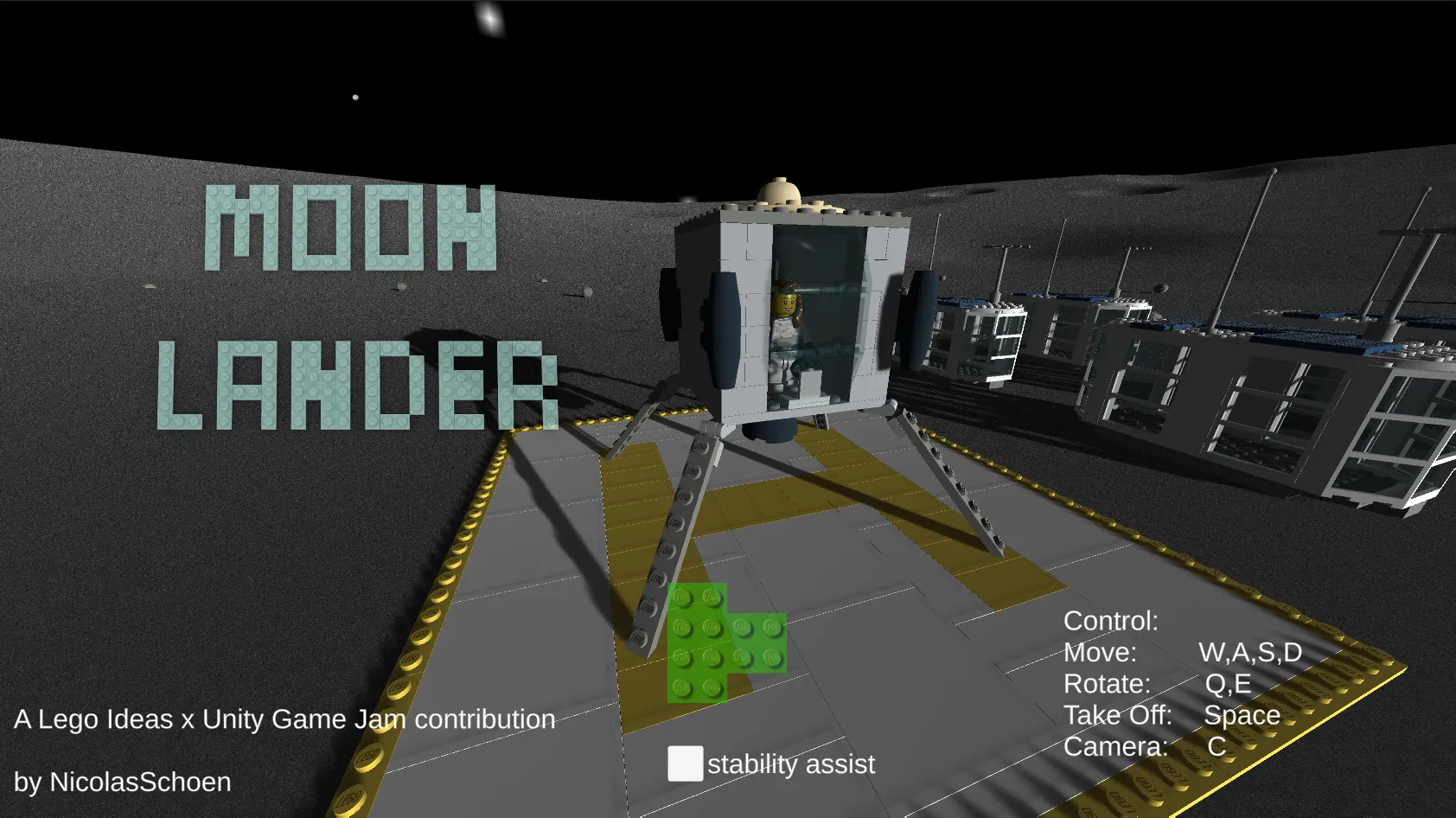Toggle the stability assist checkbox
Viewport: 1456px width, 818px height.
tap(685, 764)
